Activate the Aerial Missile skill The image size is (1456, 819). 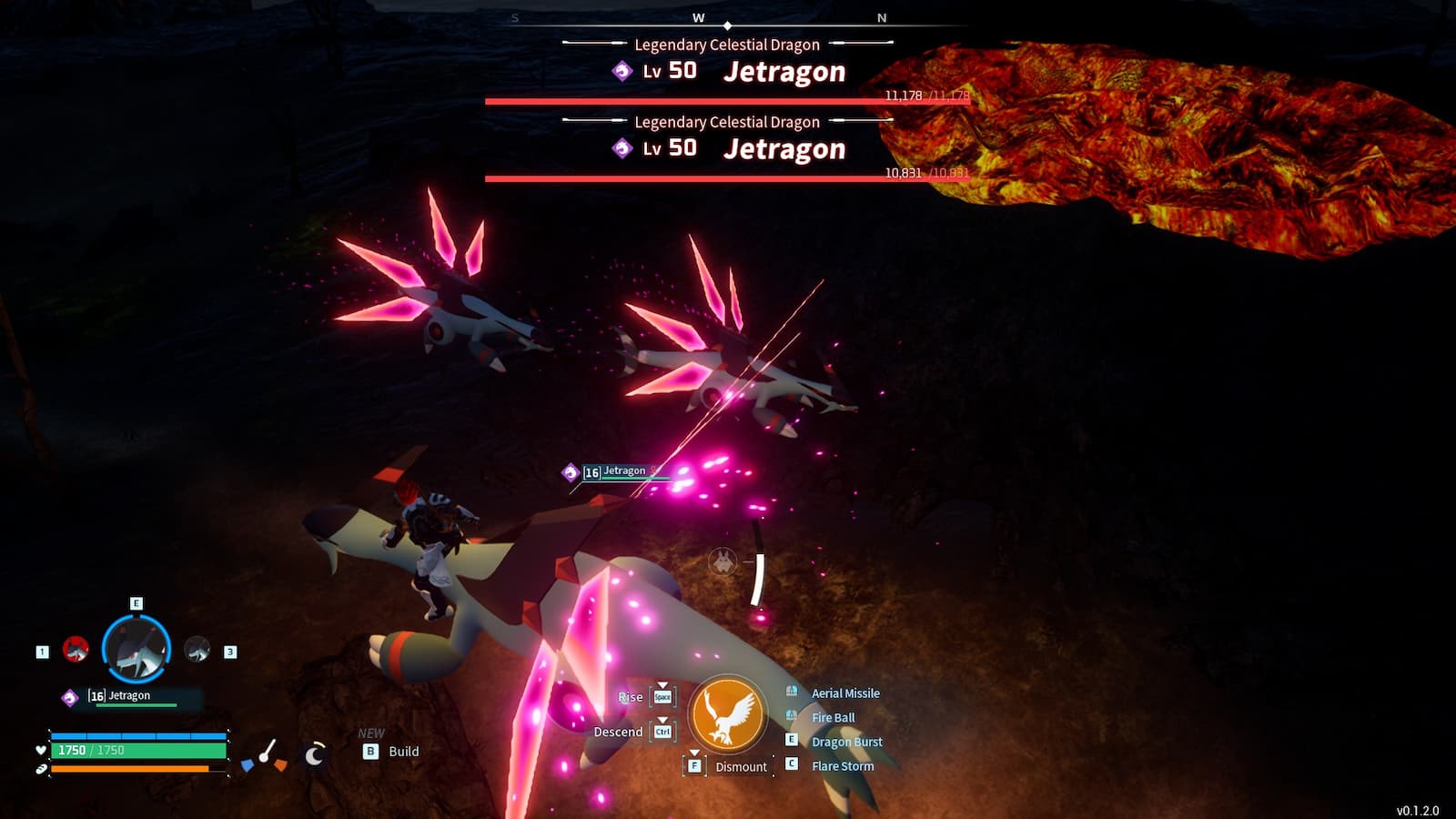[x=844, y=693]
